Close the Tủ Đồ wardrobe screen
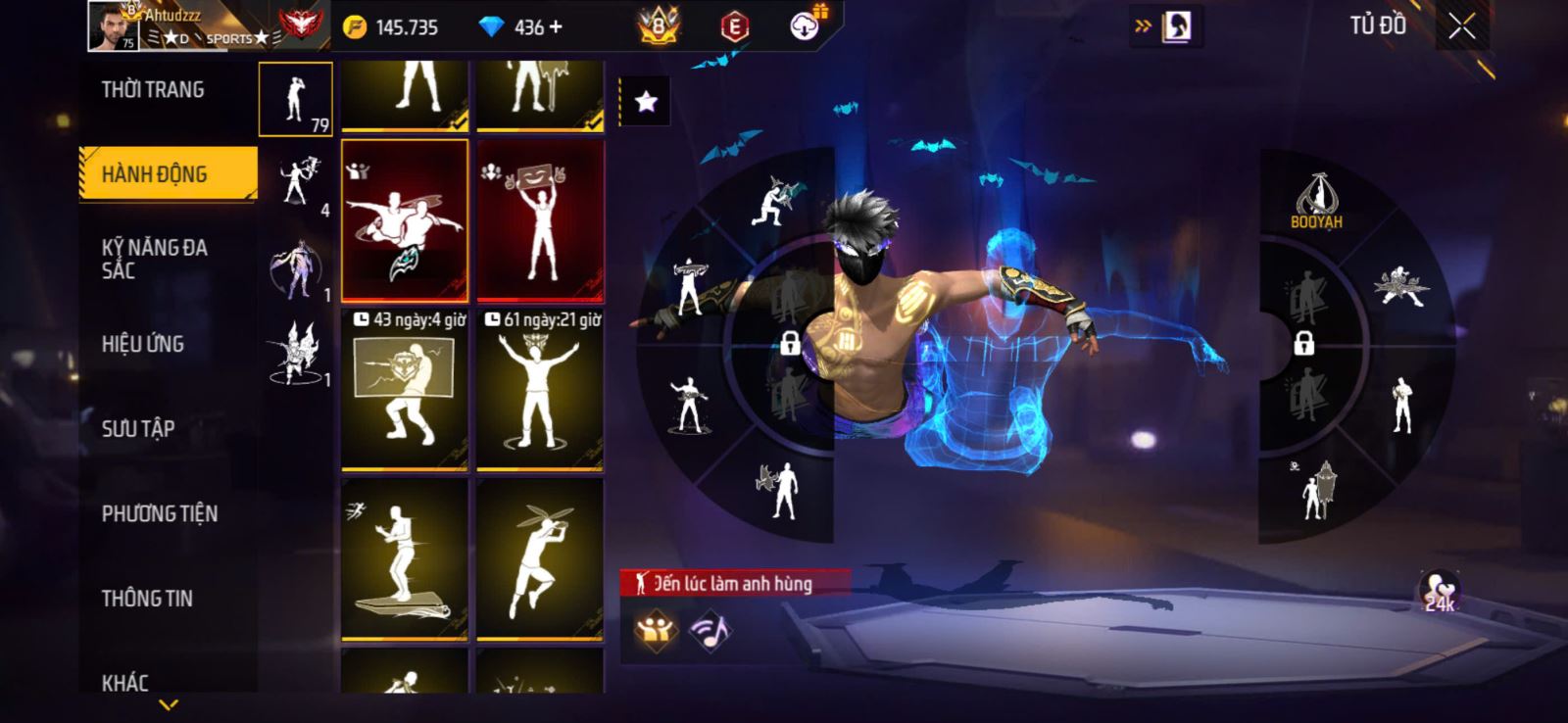Screen dimensions: 1568x723 [1461, 27]
